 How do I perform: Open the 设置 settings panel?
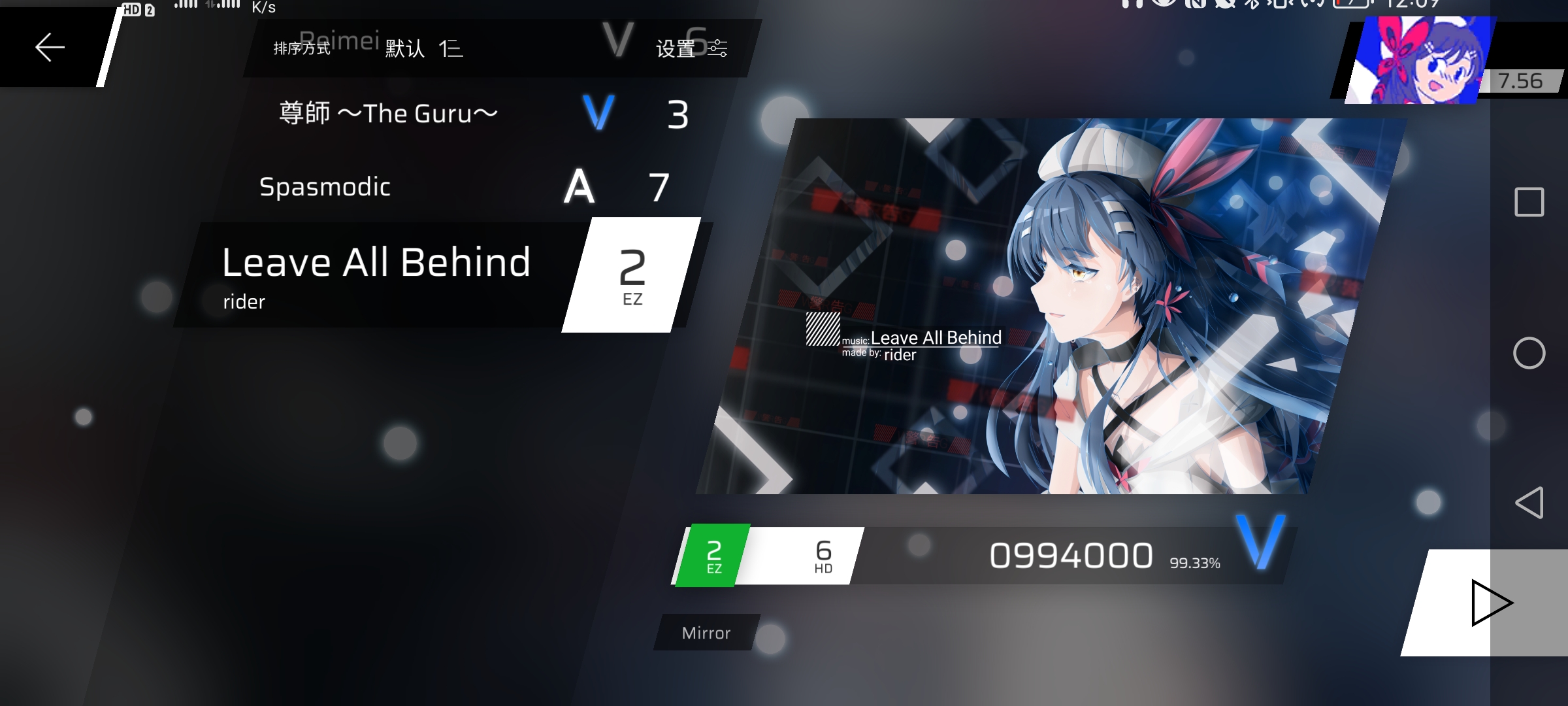pos(691,48)
